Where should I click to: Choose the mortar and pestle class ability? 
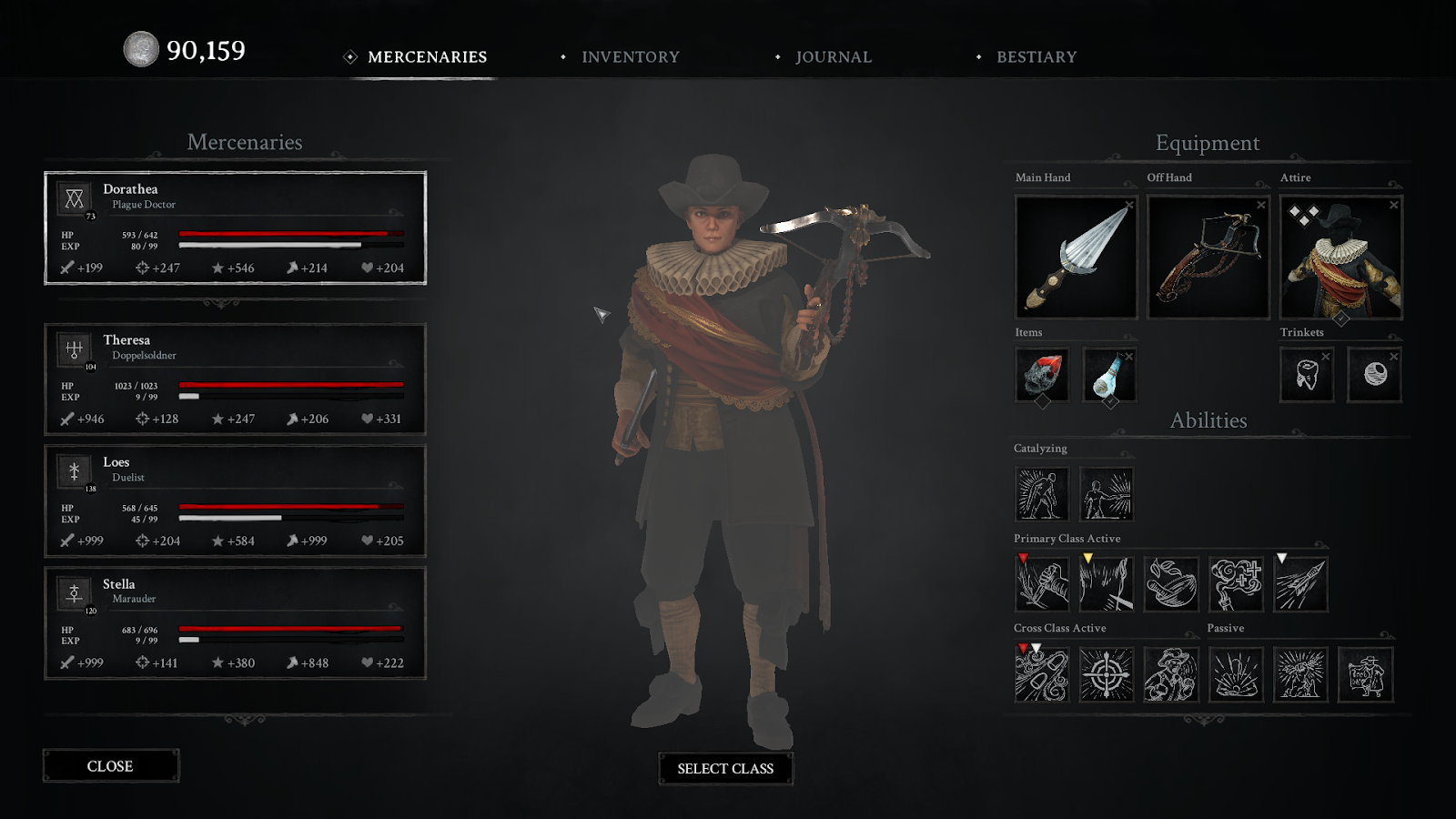(1171, 583)
